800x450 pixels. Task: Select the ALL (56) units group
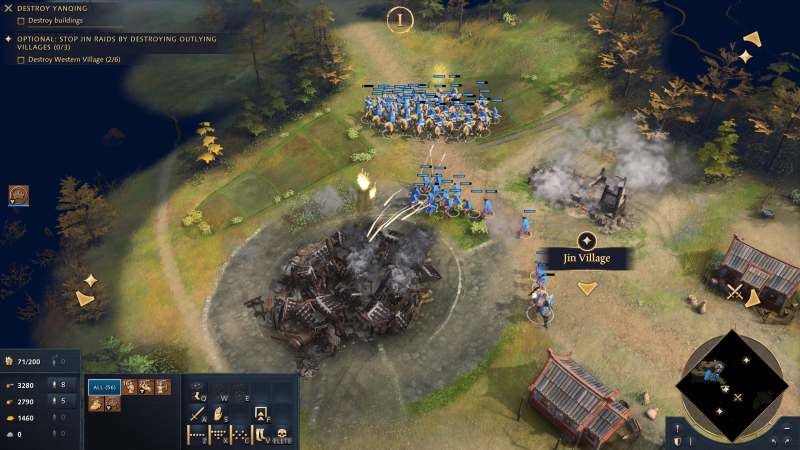click(104, 387)
